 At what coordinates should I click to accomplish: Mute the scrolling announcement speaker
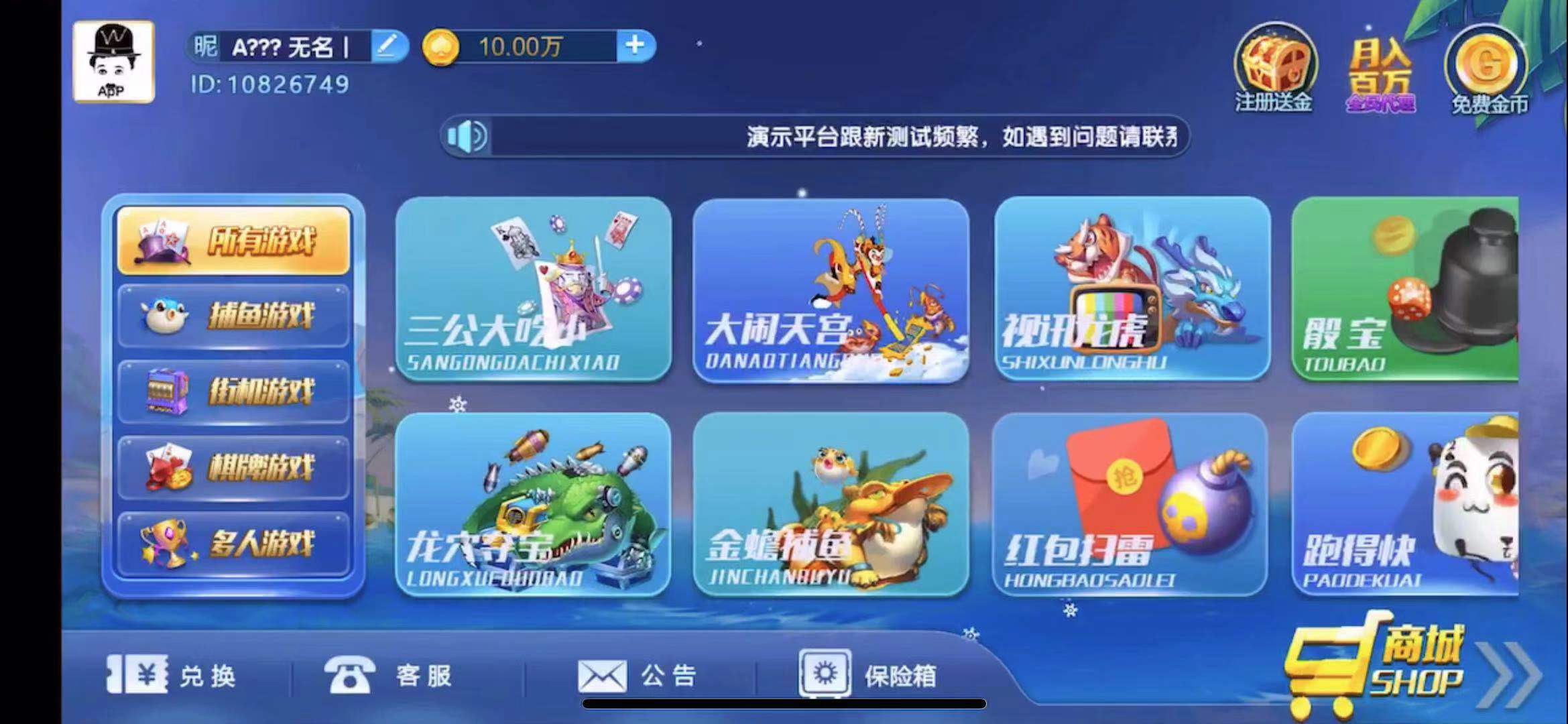[464, 137]
